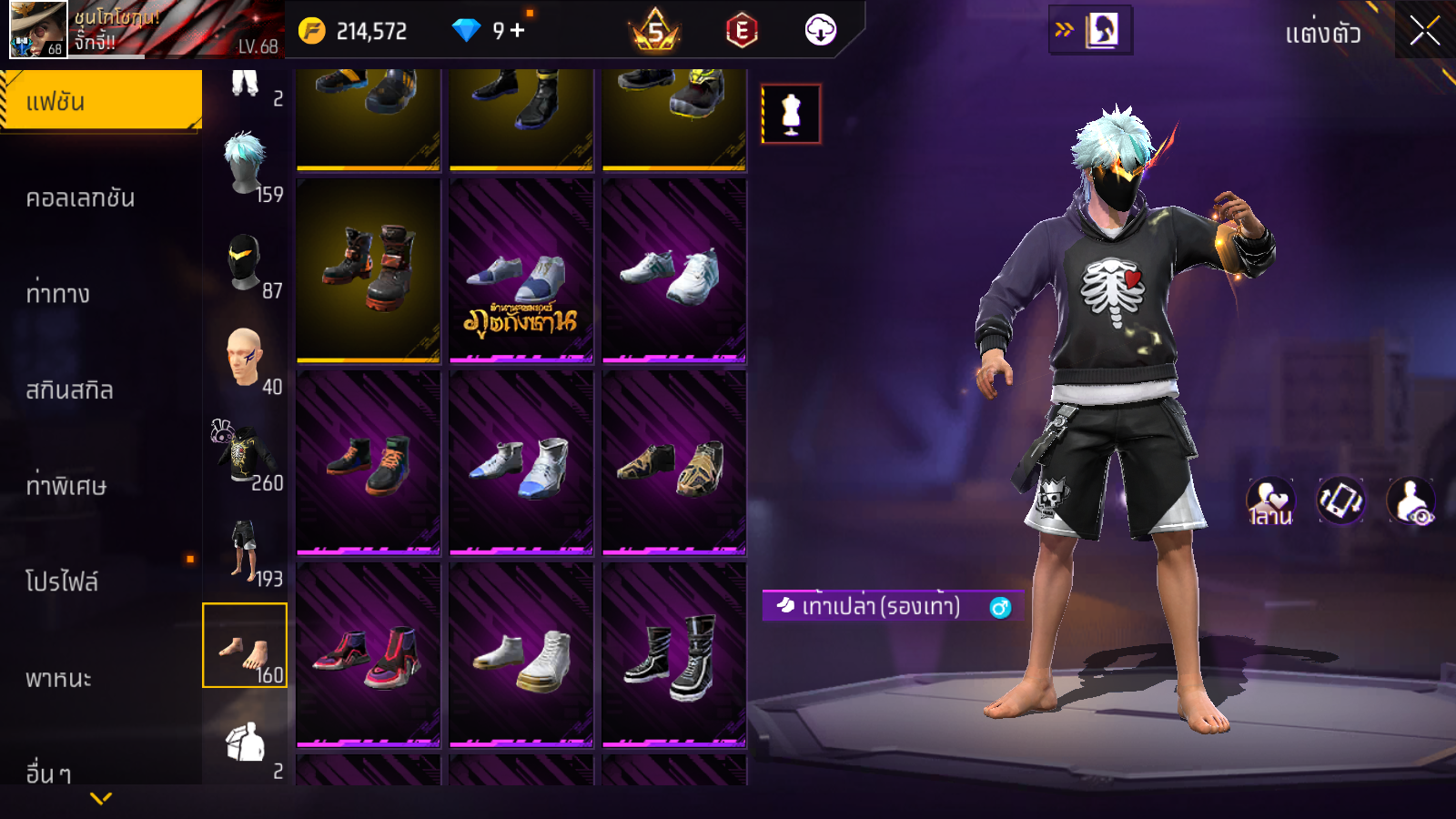1456x819 pixels.
Task: Open the shorts category with 193 items
Action: tap(245, 551)
